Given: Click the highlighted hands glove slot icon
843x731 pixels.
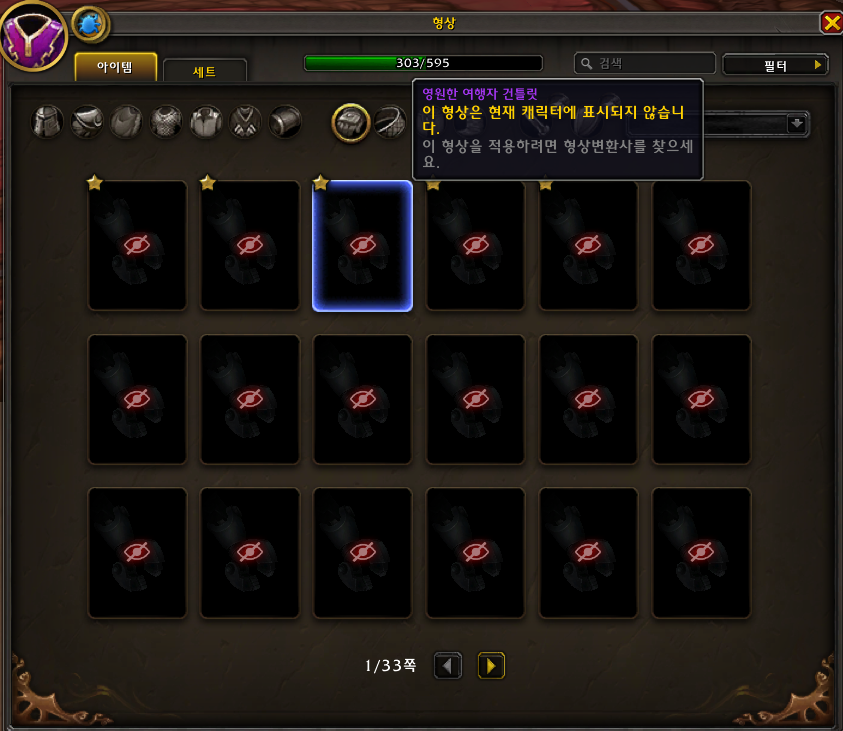Looking at the screenshot, I should tap(351, 122).
